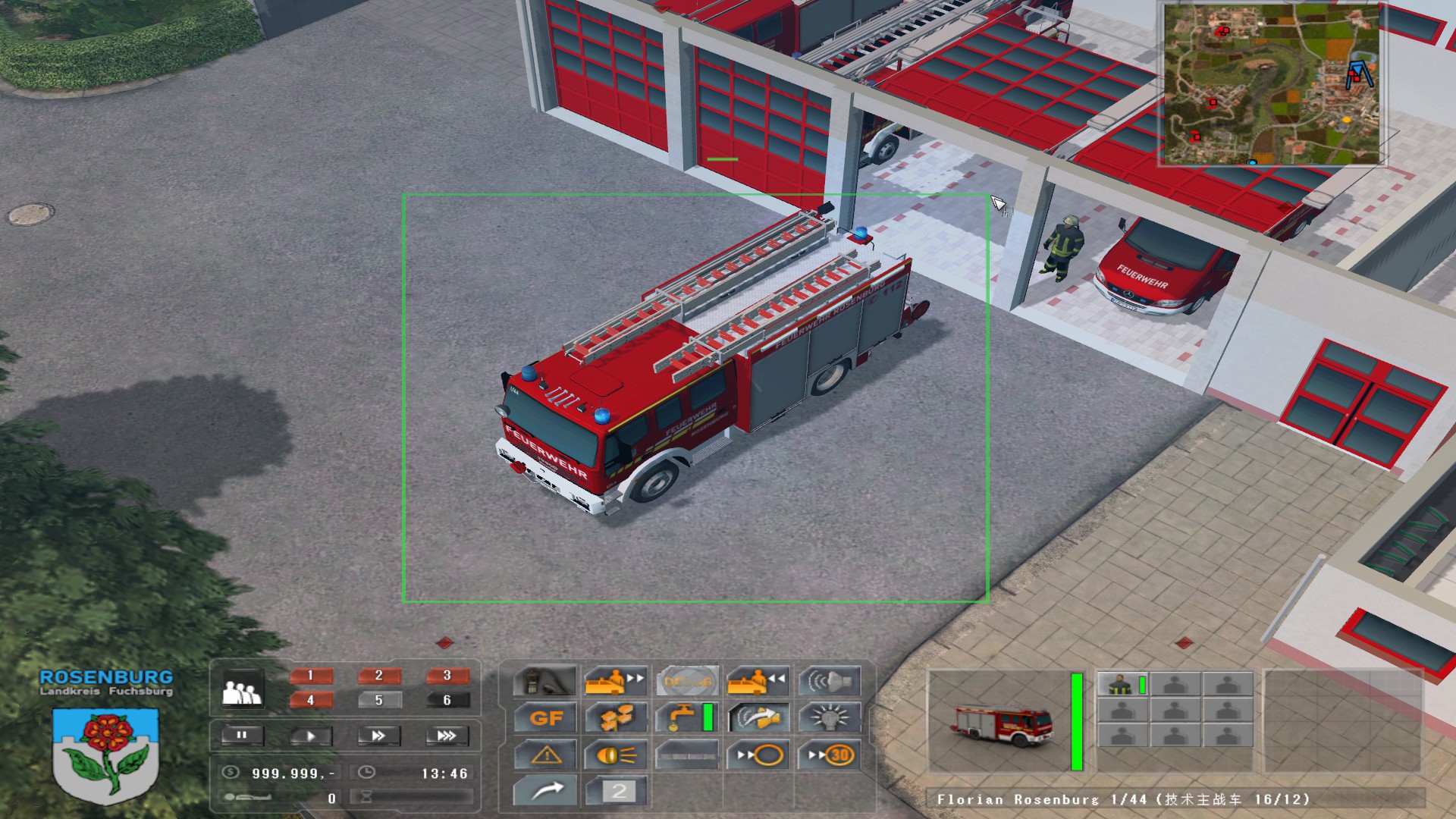
Task: Toggle the siren speaker command
Action: point(830,681)
